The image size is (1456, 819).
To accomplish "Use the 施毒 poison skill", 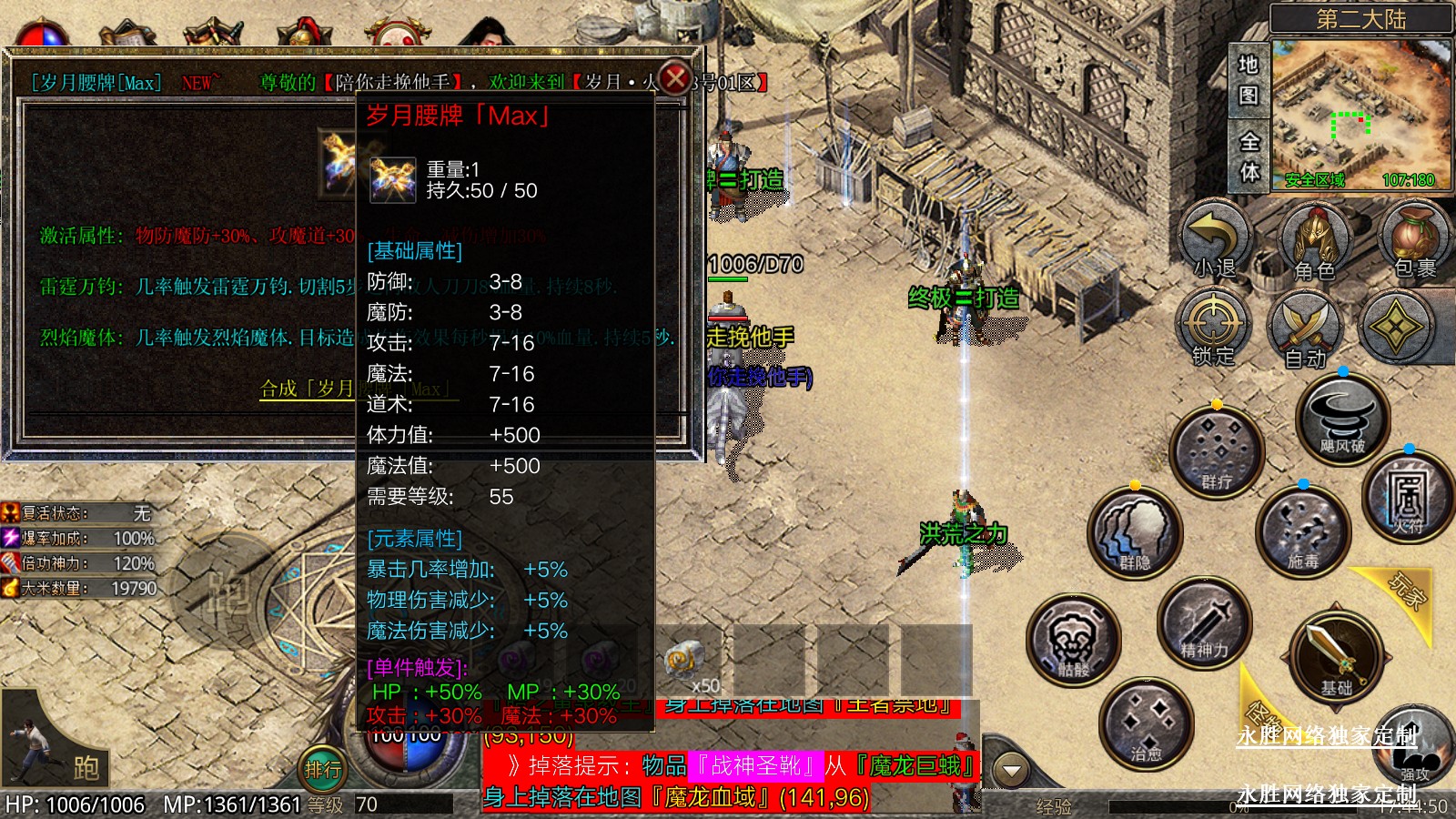I will (1302, 534).
